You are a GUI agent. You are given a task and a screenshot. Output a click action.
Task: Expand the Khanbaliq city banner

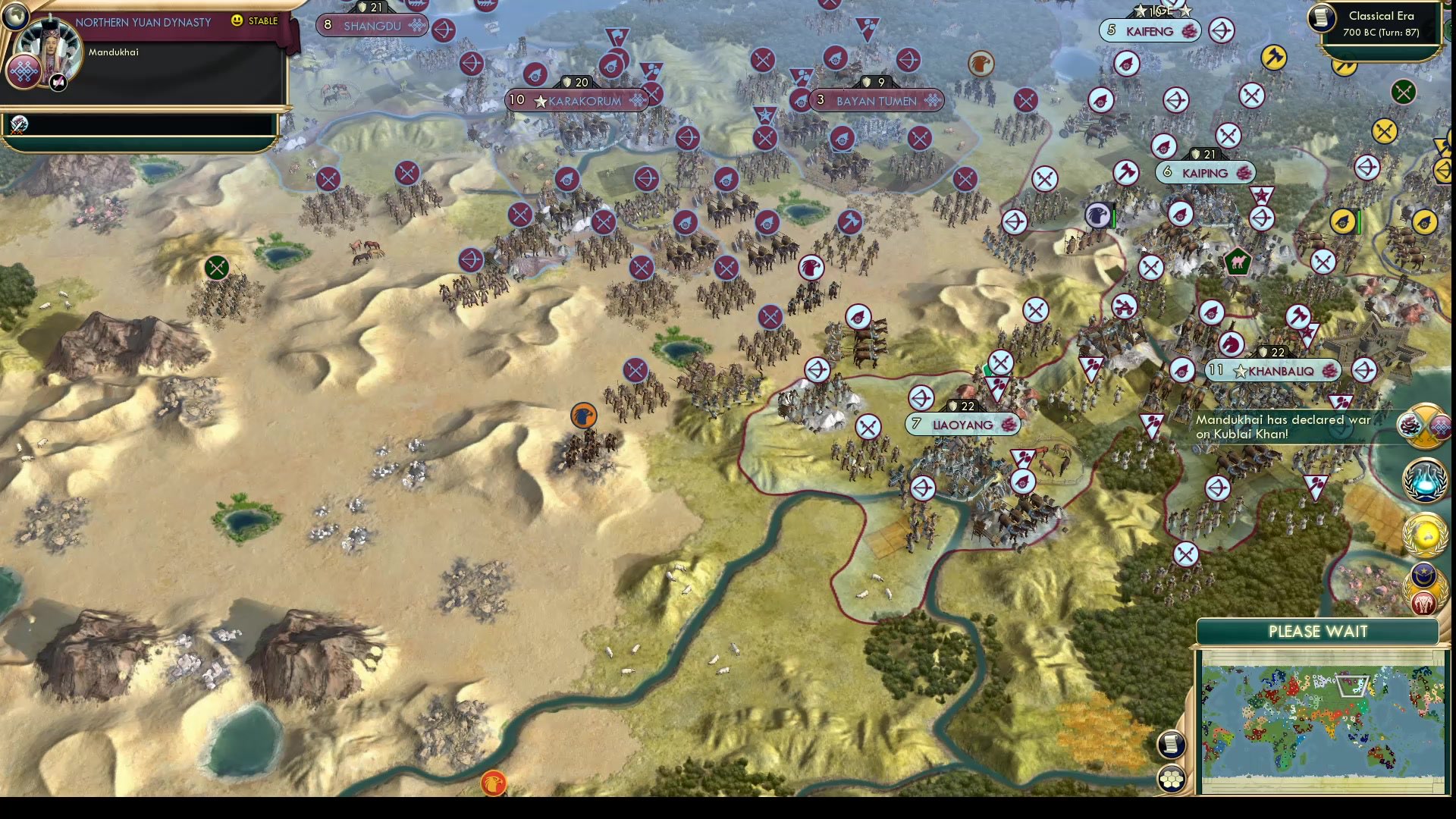pos(1272,370)
